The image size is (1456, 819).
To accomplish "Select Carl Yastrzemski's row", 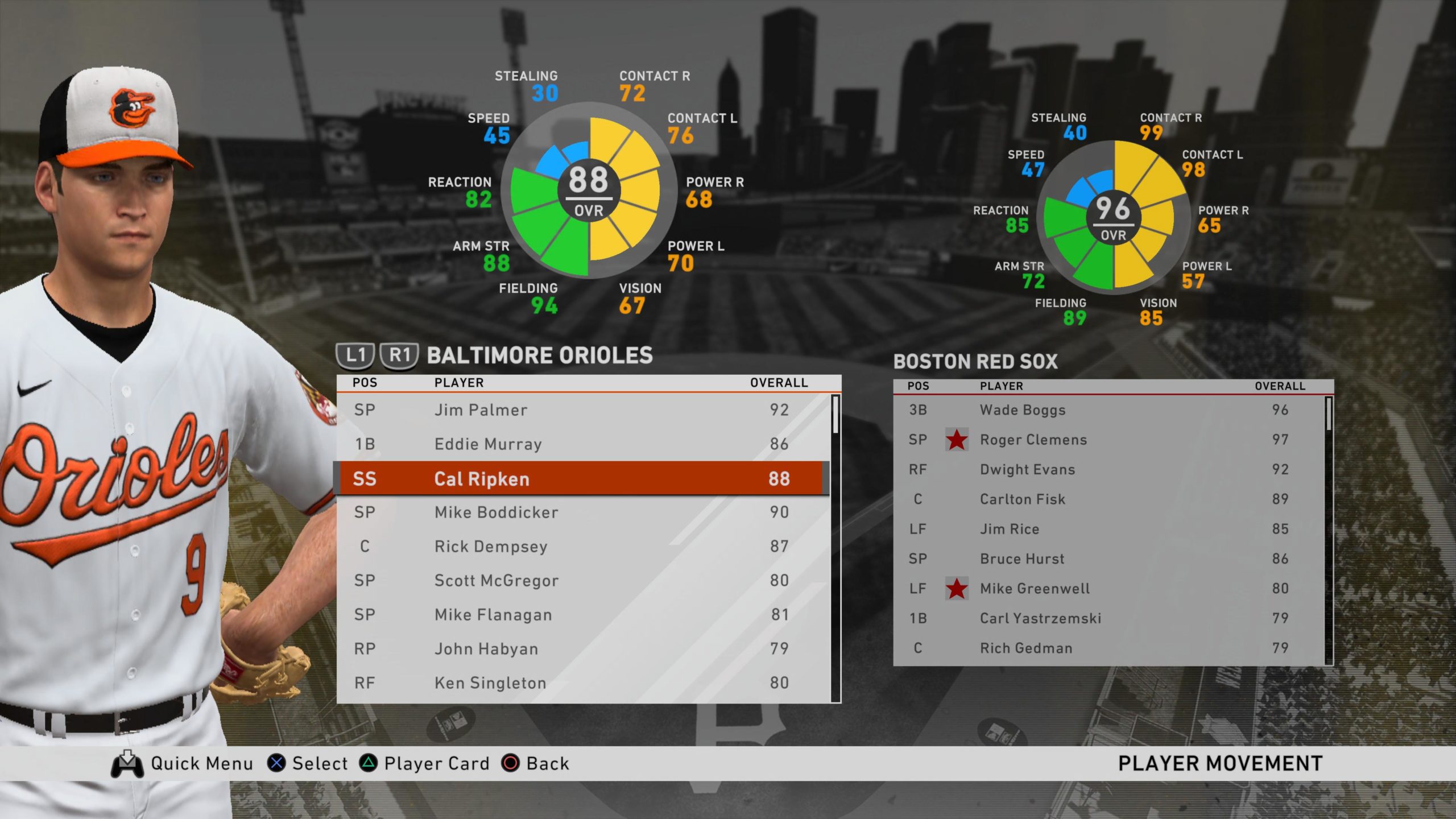I will tap(1109, 618).
